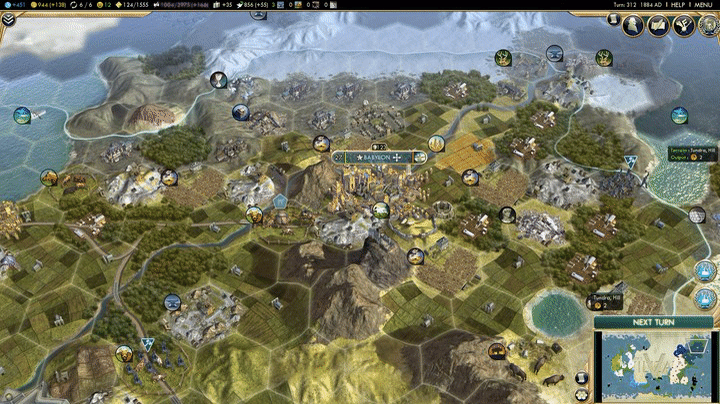
Task: Open the MENU in the top bar
Action: (x=706, y=5)
